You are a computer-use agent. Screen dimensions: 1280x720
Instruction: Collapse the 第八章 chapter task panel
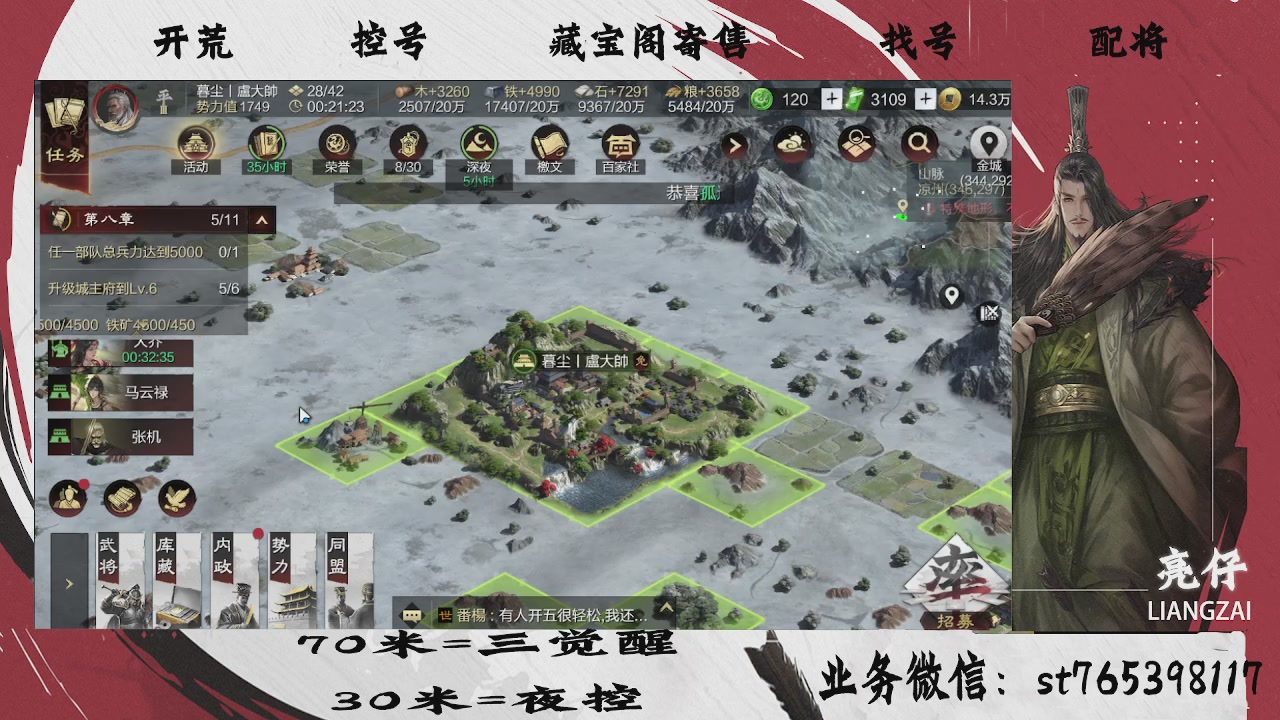pos(263,220)
